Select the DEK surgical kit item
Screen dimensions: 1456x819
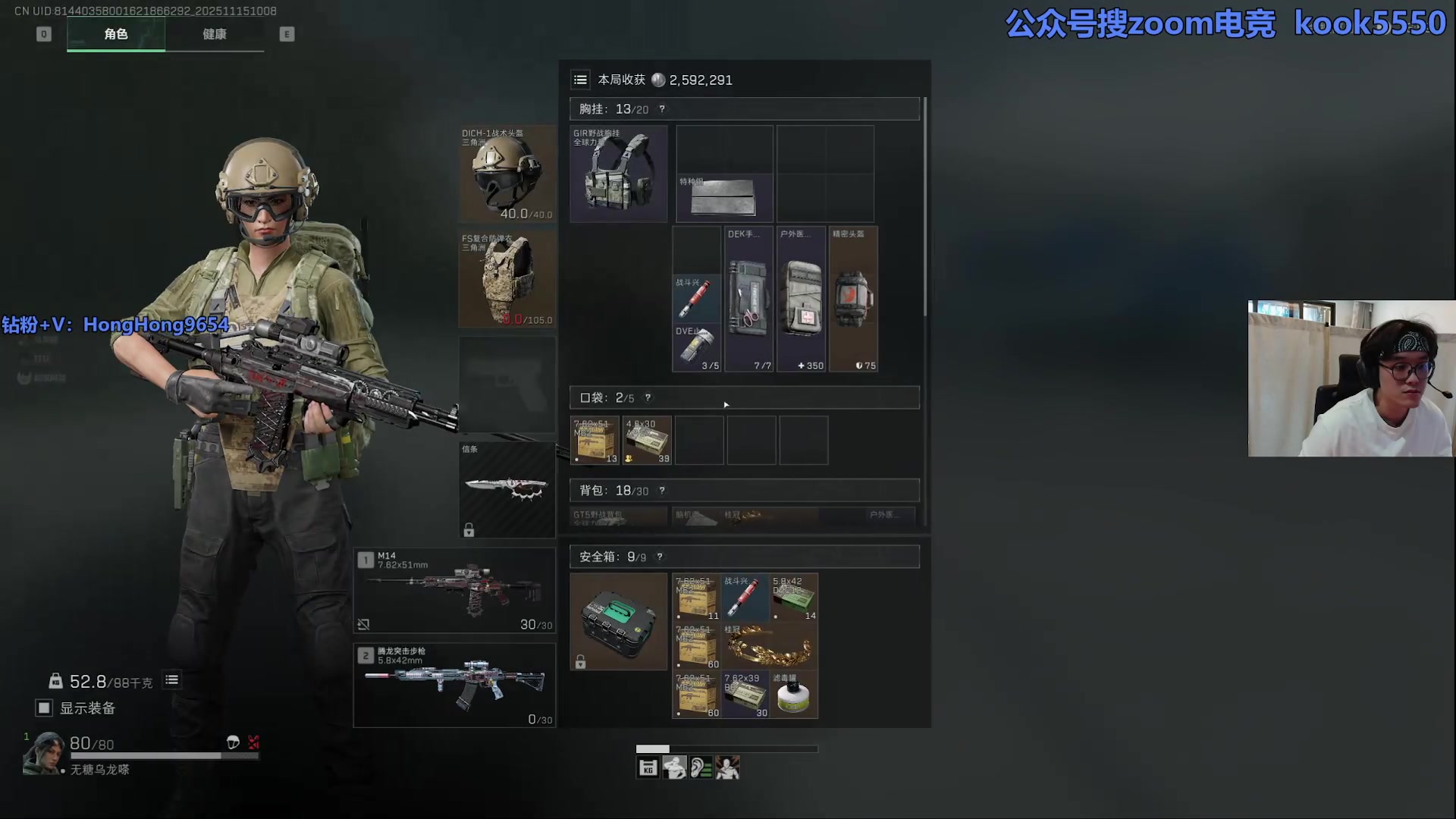pos(748,299)
